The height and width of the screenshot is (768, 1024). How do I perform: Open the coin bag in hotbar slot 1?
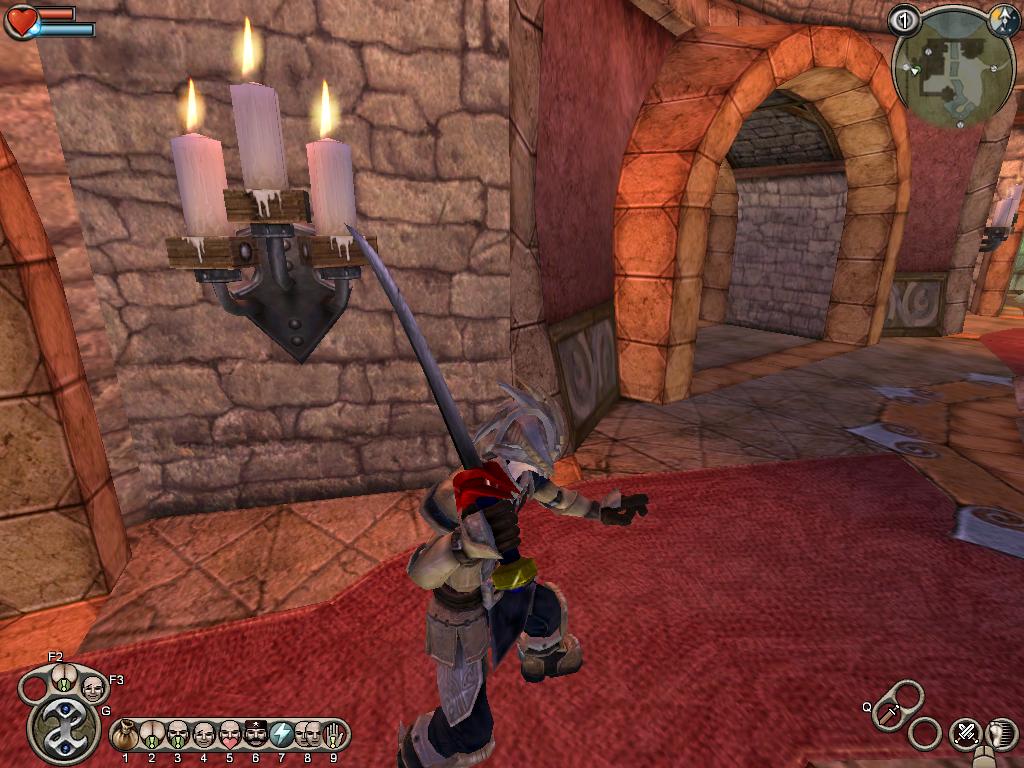click(126, 735)
